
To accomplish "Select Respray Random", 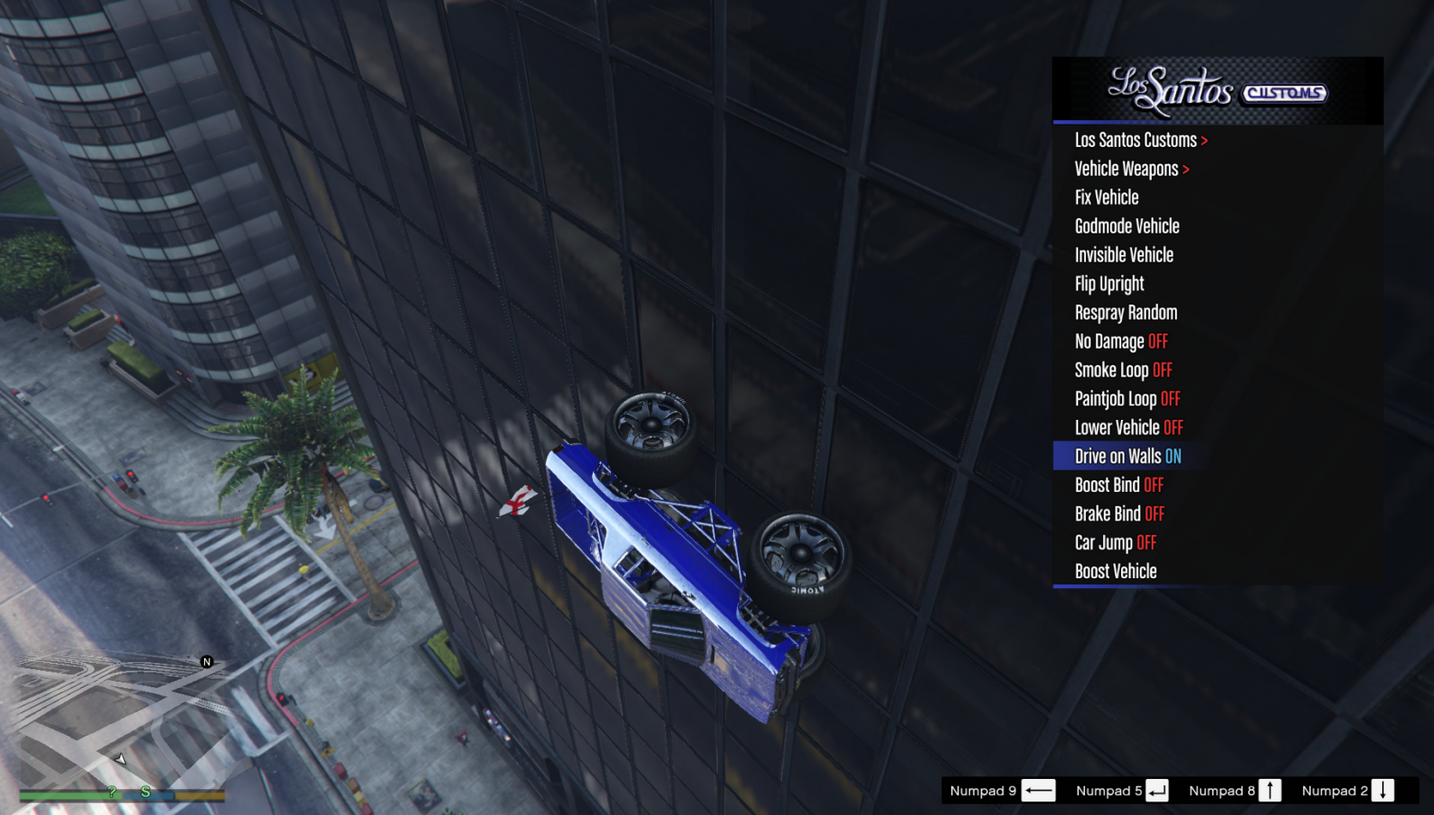I will (1126, 313).
